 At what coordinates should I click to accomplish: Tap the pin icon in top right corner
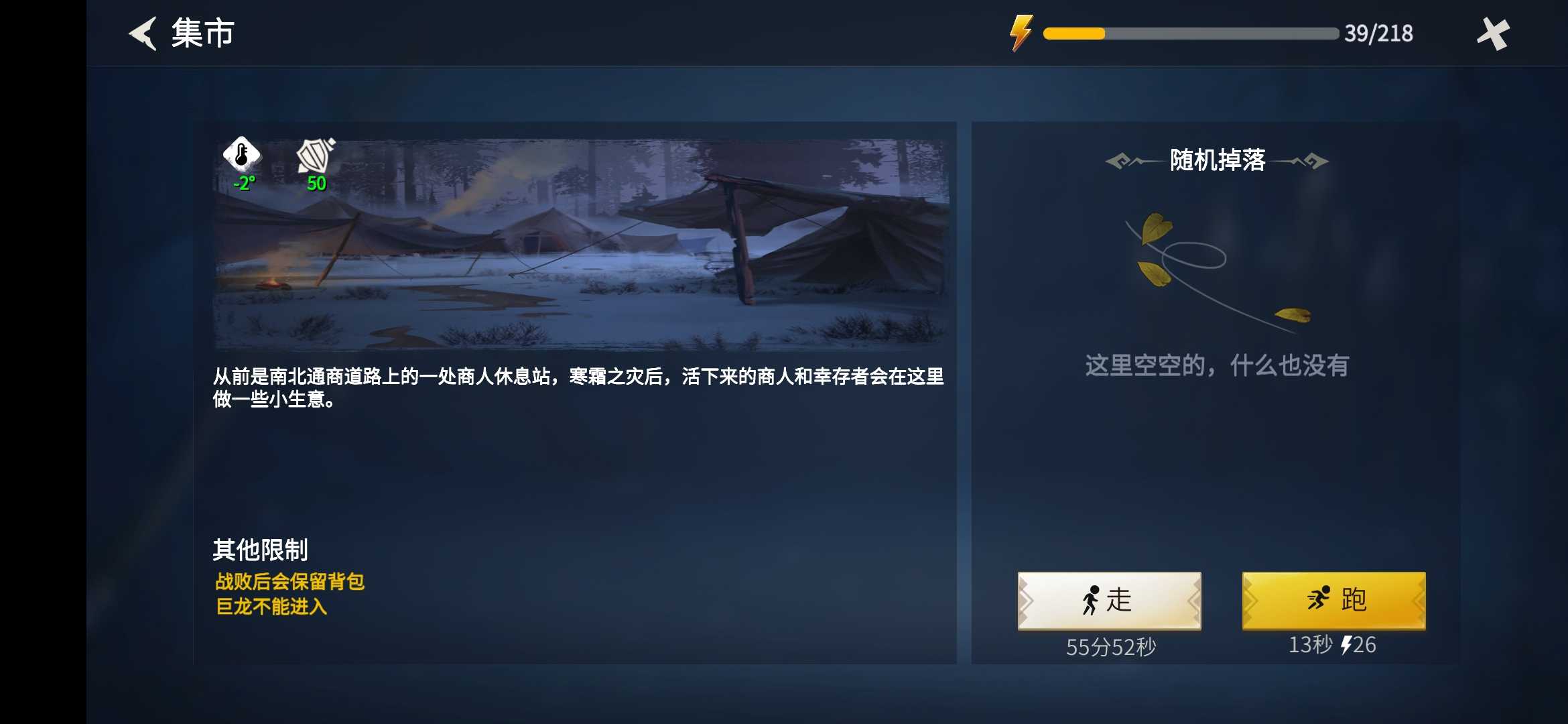1493,32
